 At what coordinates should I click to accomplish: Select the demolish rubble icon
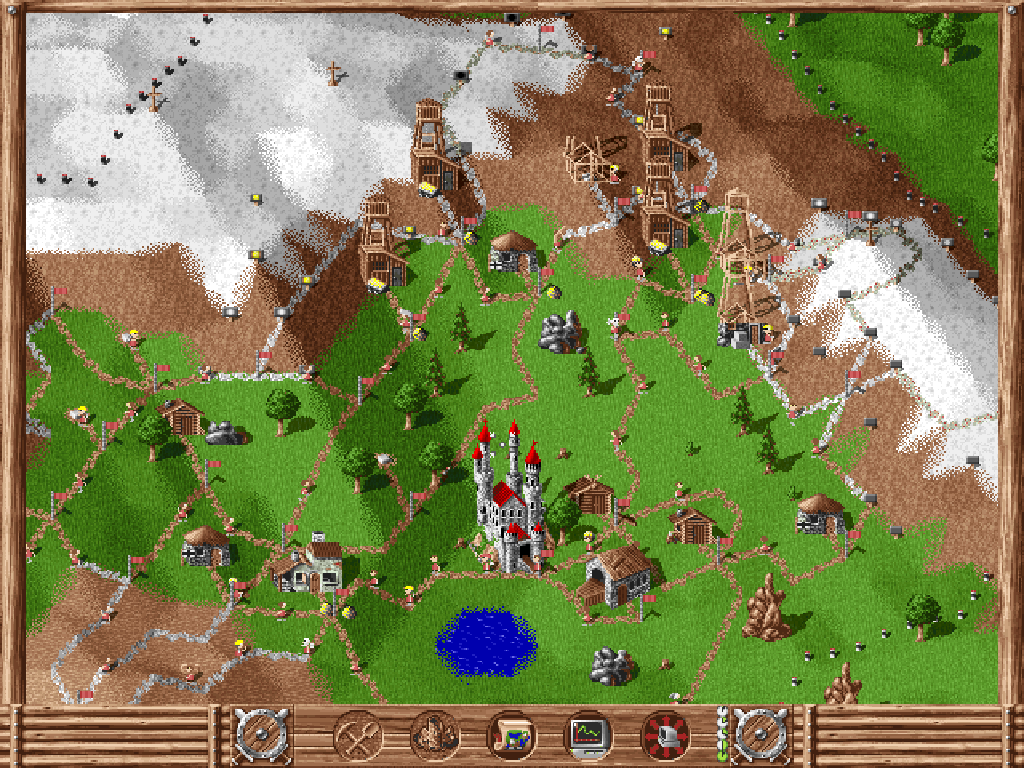tap(434, 736)
